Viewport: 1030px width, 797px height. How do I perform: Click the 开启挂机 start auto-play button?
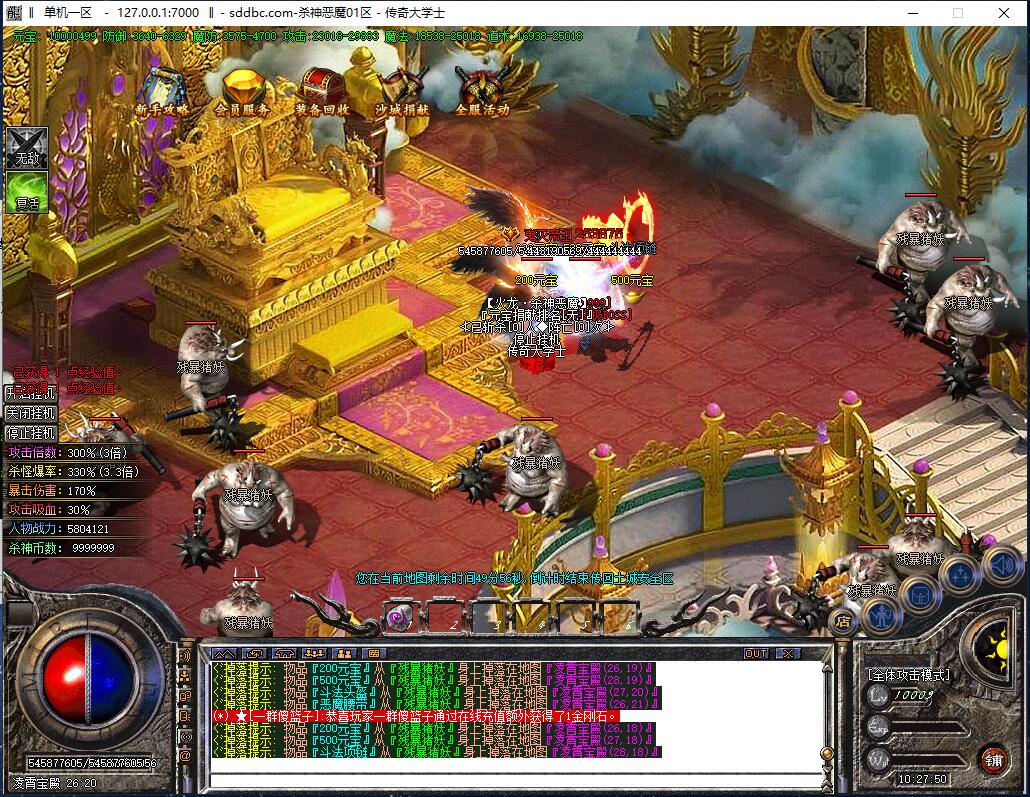[x=31, y=393]
